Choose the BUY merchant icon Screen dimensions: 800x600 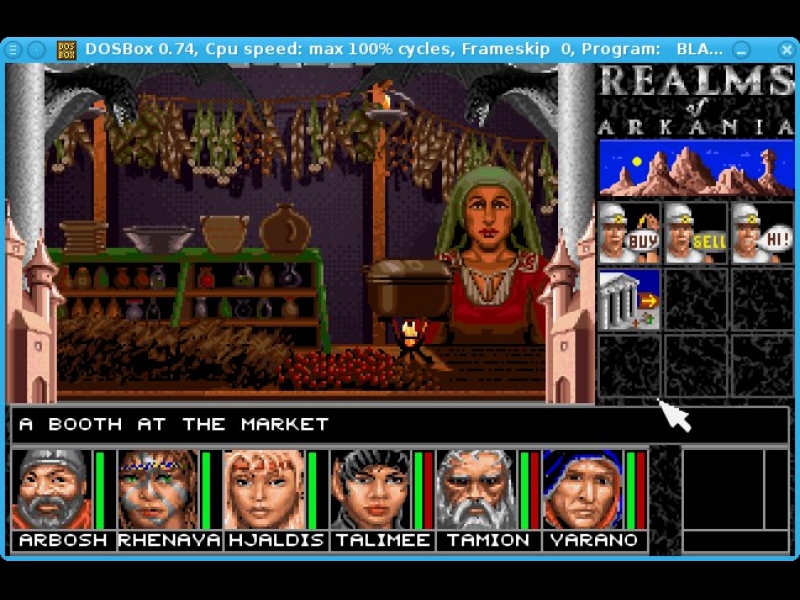pyautogui.click(x=629, y=233)
